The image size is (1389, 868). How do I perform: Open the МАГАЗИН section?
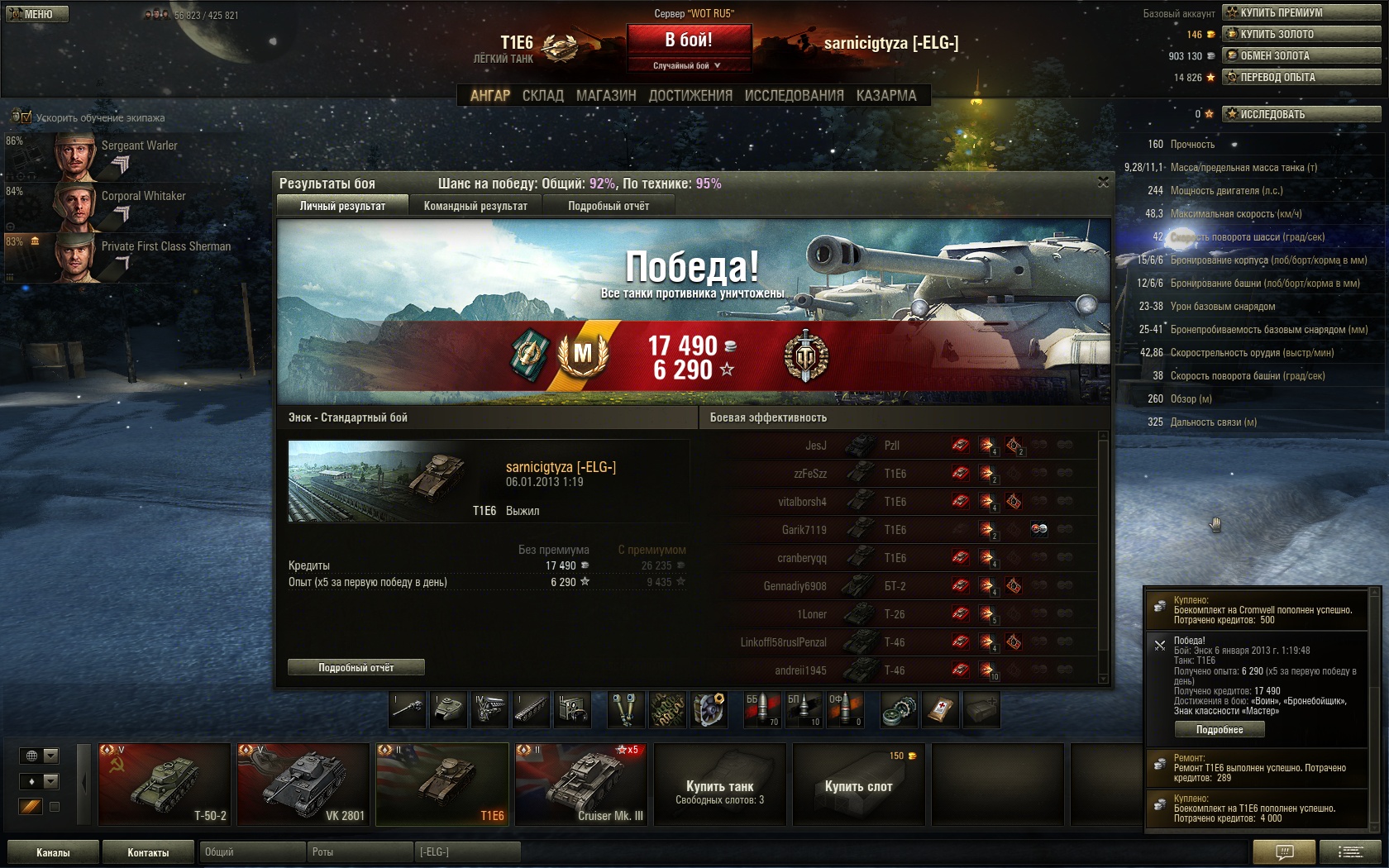pos(606,96)
